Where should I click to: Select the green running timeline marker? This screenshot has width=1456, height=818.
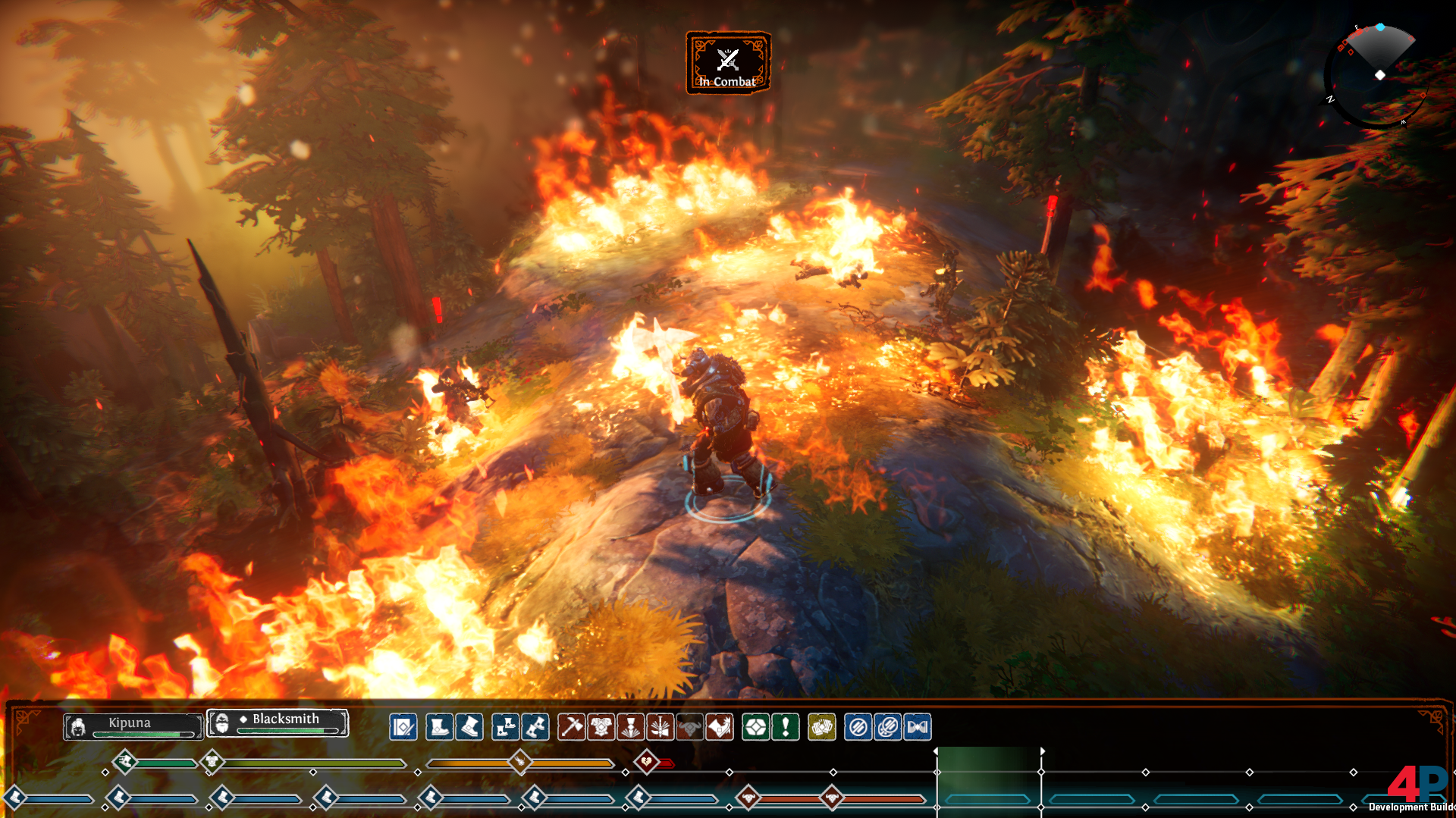[x=125, y=760]
